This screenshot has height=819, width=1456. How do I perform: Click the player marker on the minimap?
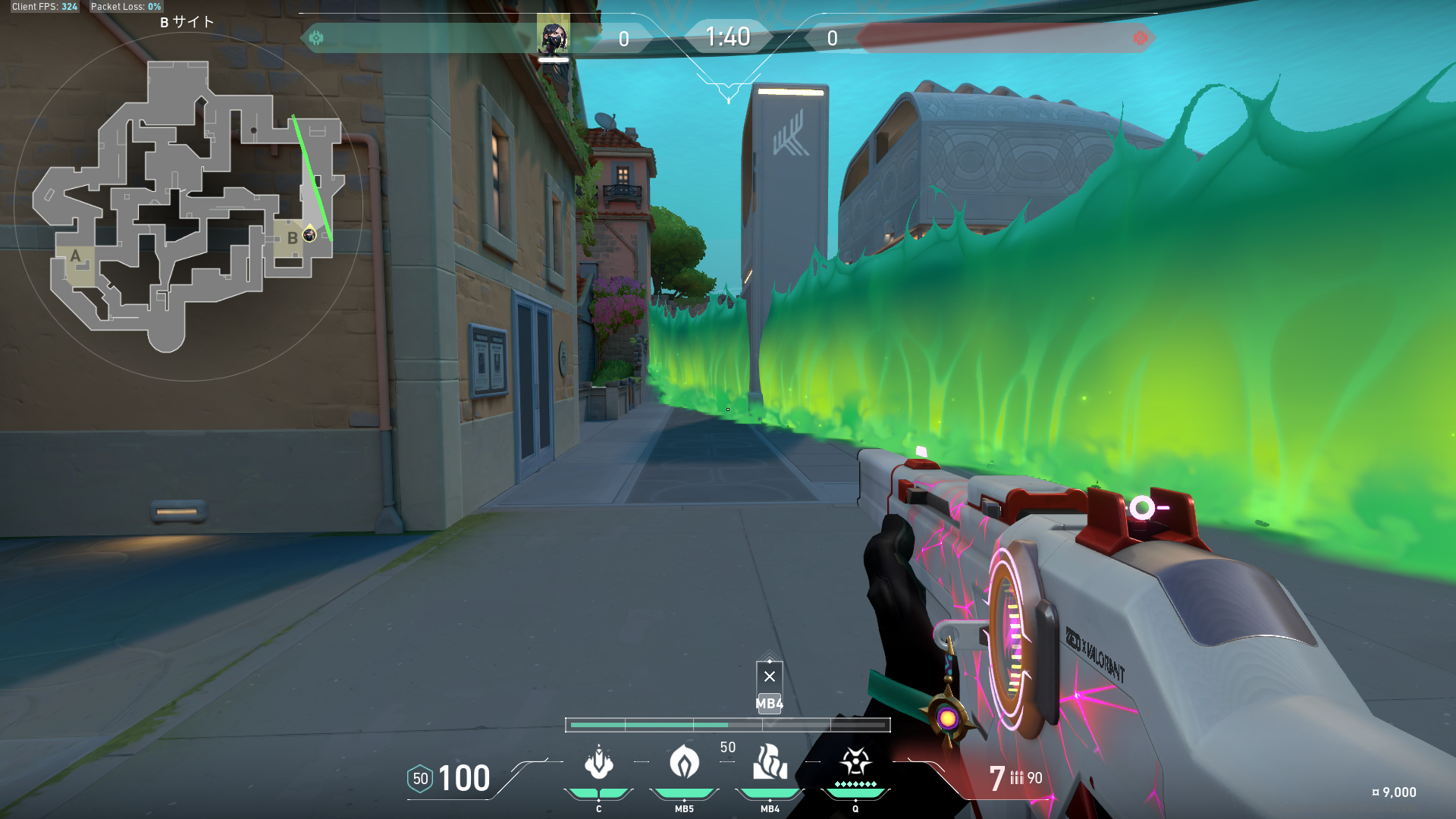coord(309,234)
